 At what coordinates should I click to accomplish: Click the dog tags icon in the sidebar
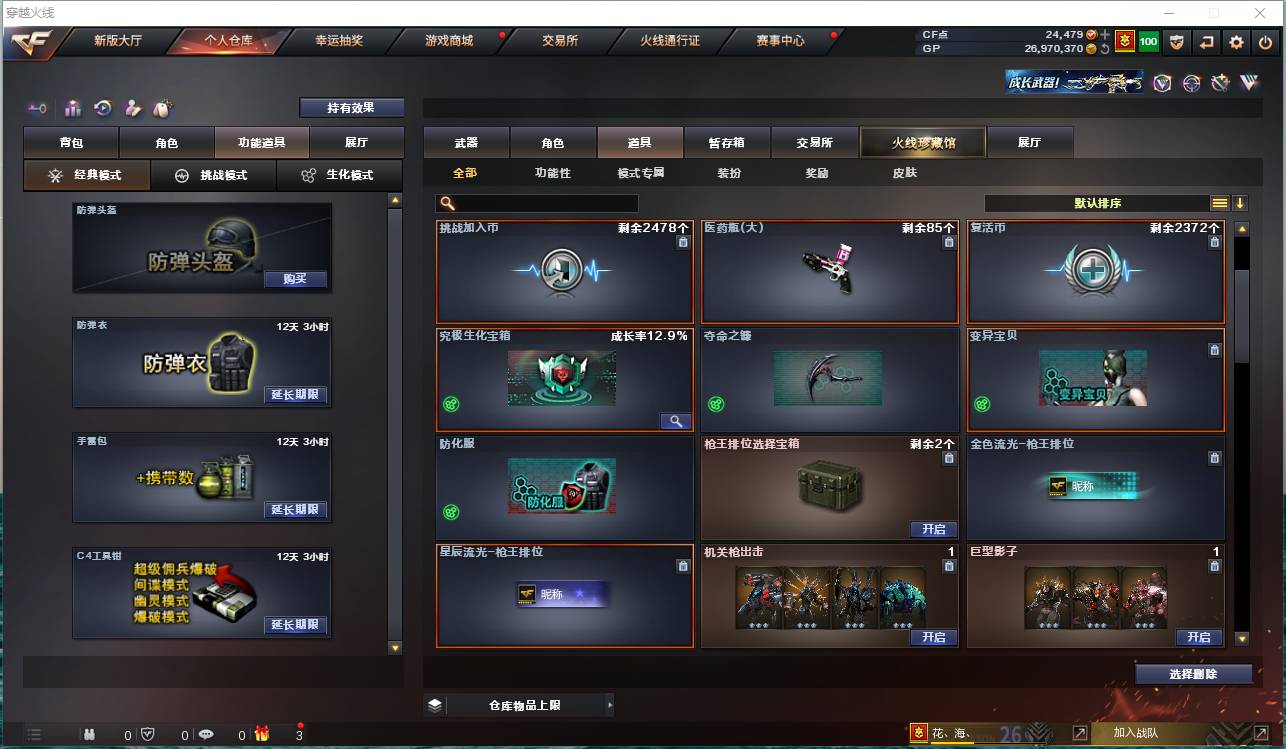tap(163, 108)
